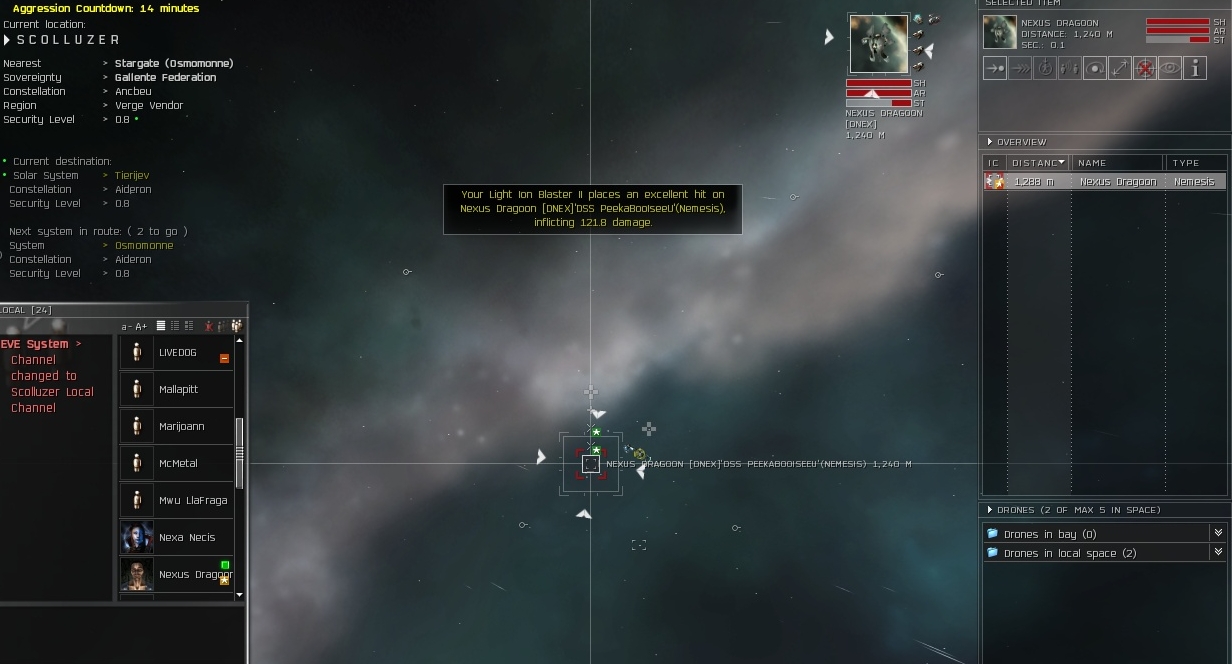Increase chat font size with A+ button
Image resolution: width=1232 pixels, height=664 pixels.
141,327
